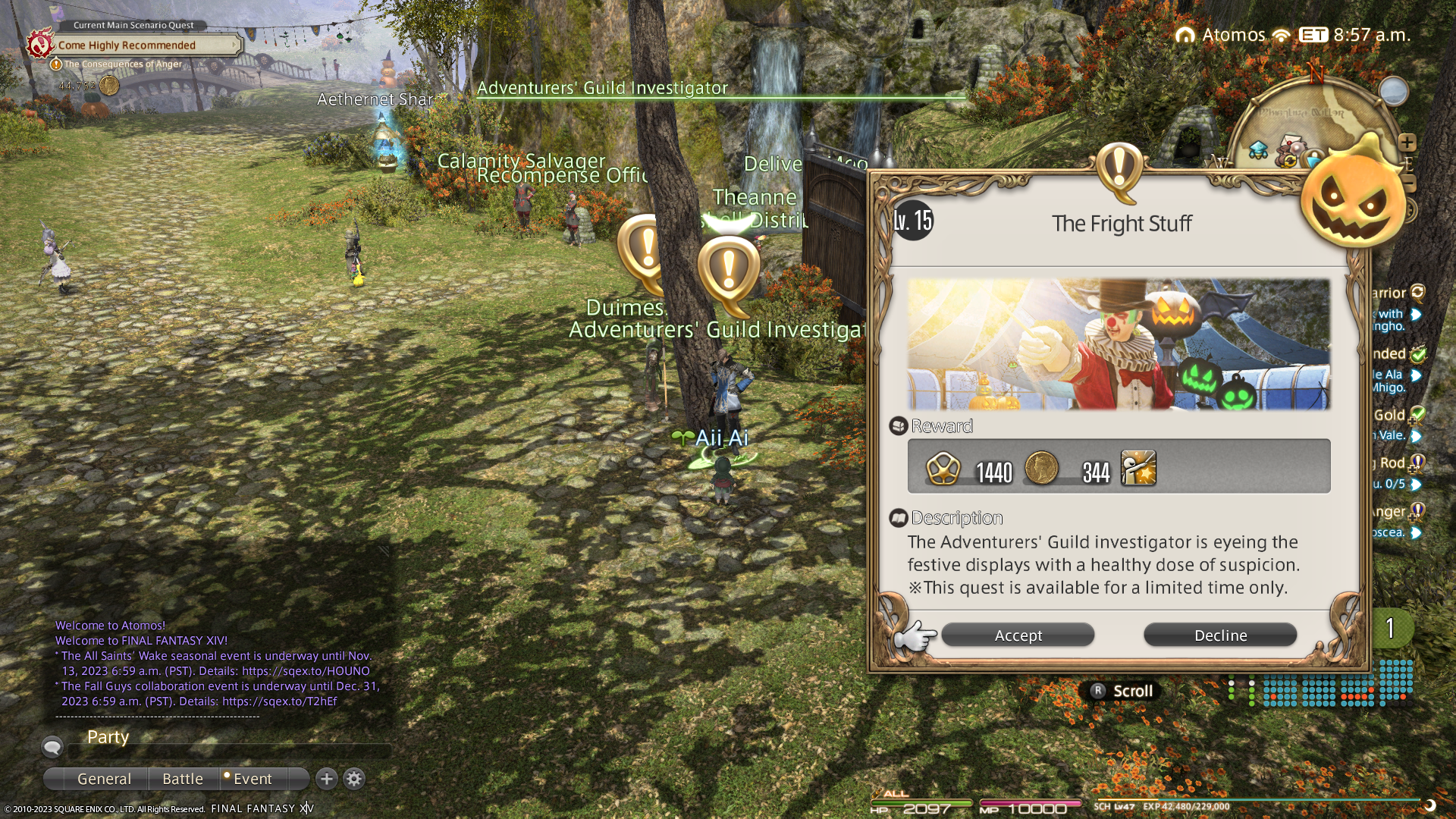The width and height of the screenshot is (1456, 819).
Task: Decline the quest offer
Action: 1220,635
